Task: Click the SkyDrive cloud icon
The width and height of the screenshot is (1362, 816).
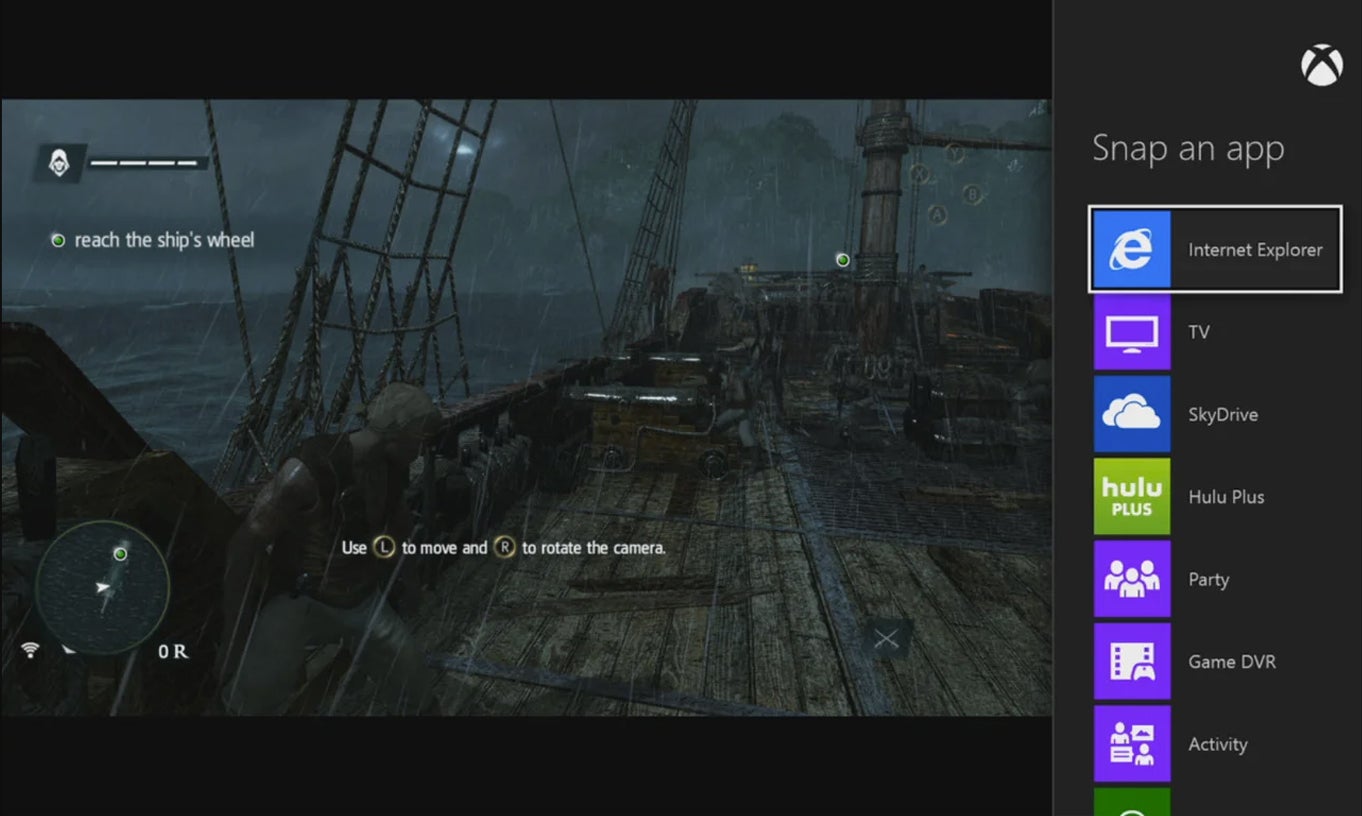Action: pyautogui.click(x=1131, y=414)
